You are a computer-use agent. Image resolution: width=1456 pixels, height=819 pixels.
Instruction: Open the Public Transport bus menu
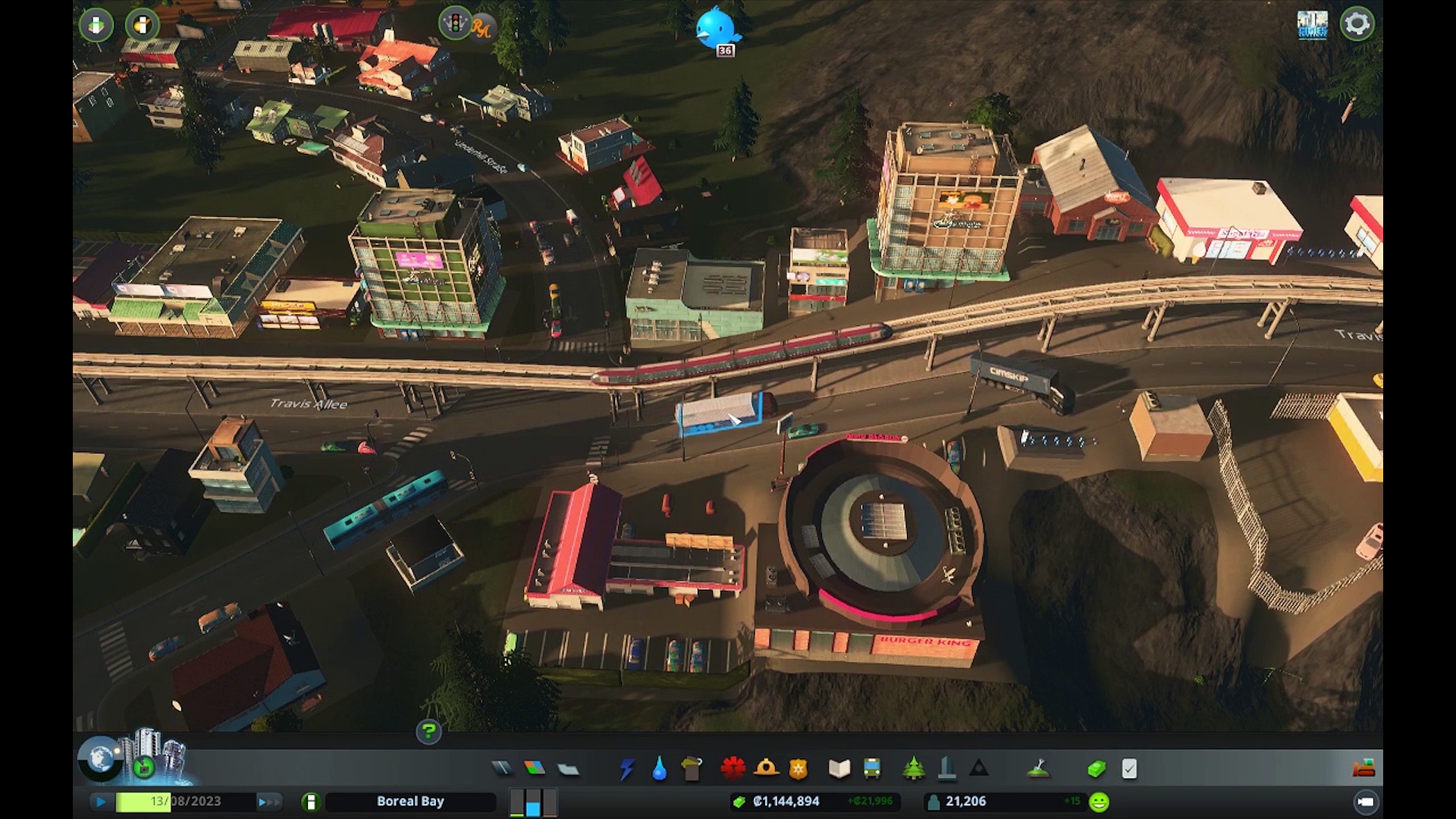tap(872, 769)
